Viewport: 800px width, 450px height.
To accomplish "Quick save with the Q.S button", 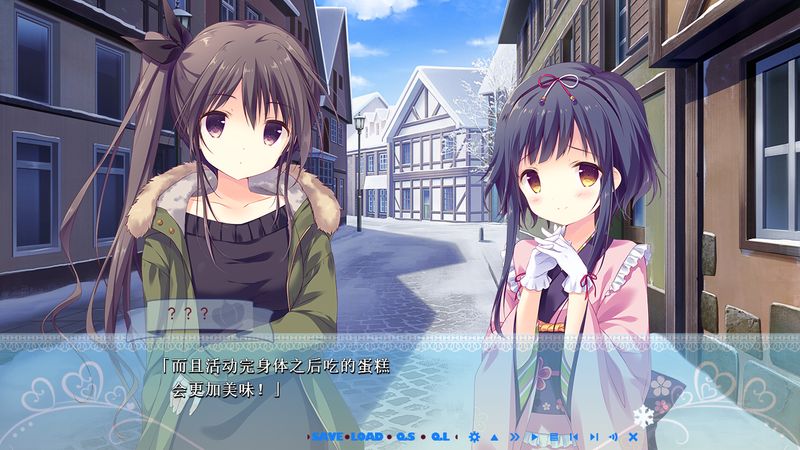I will [405, 437].
